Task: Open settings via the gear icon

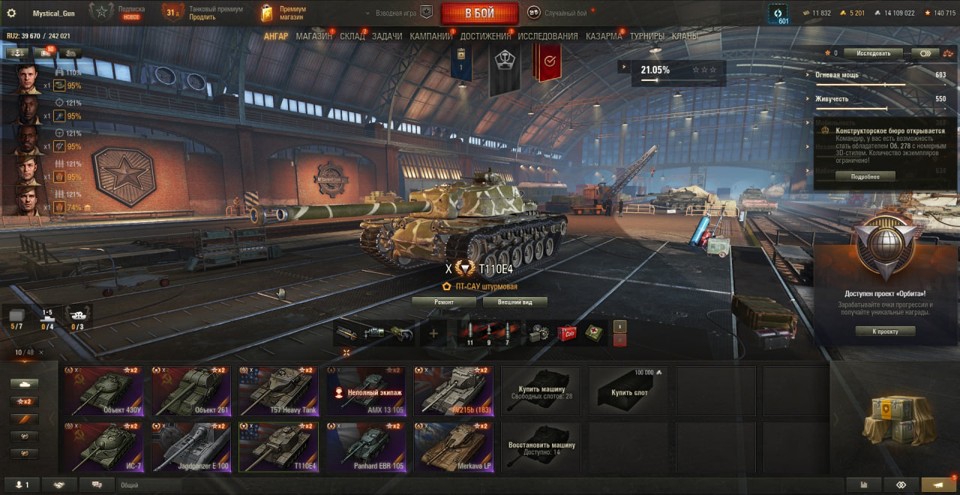Action: 12,13
